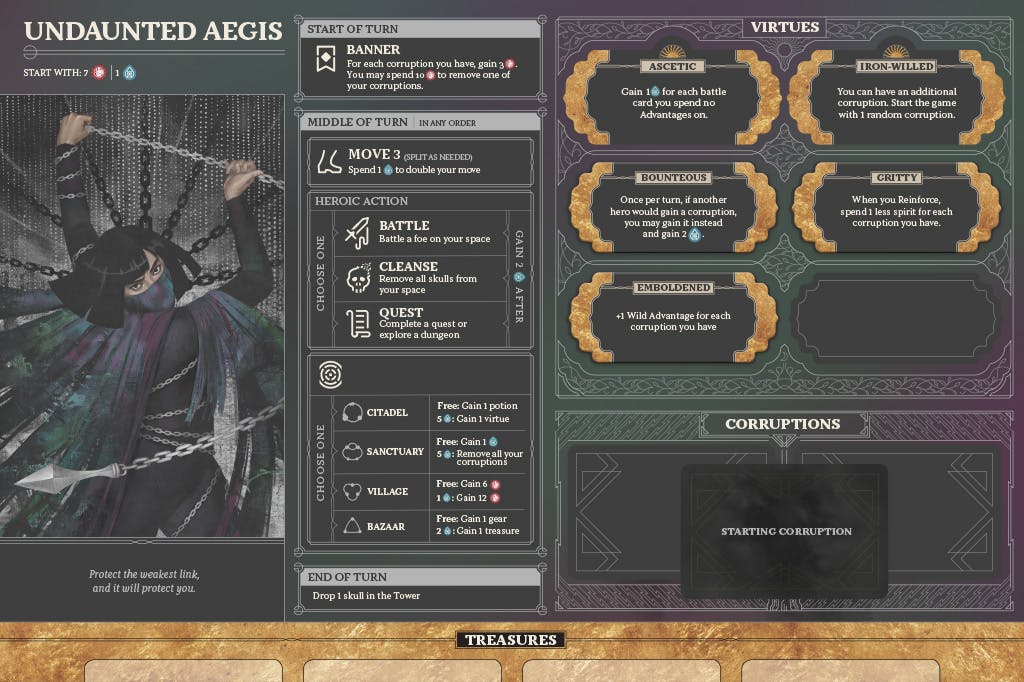Click the Starting Corruption card
Image resolution: width=1024 pixels, height=682 pixels.
click(786, 531)
